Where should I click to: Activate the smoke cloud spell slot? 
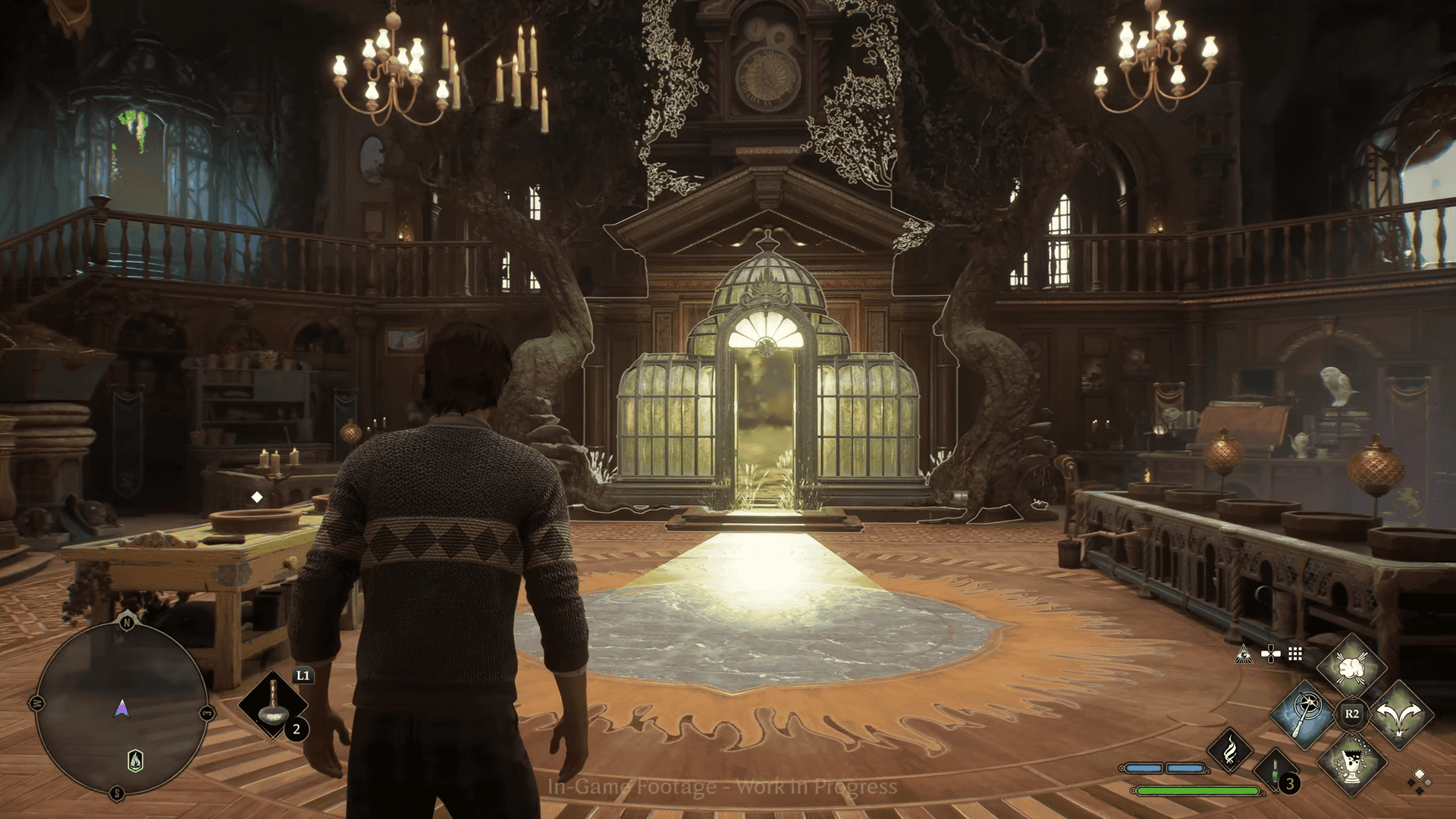pos(1351,668)
